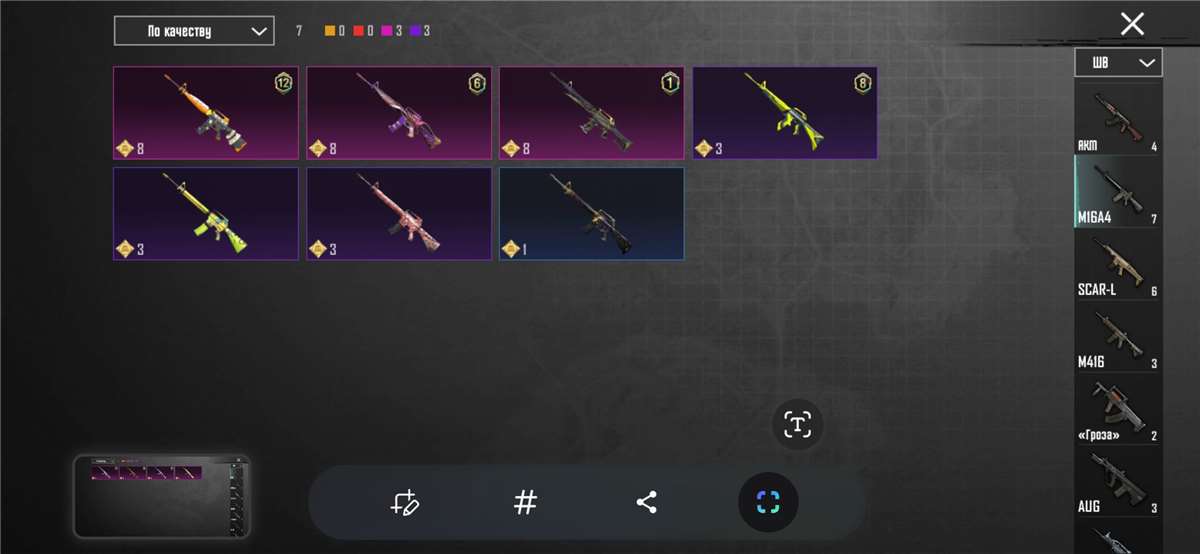The image size is (1200, 554).
Task: Choose the black skin on the blue tile
Action: 591,213
